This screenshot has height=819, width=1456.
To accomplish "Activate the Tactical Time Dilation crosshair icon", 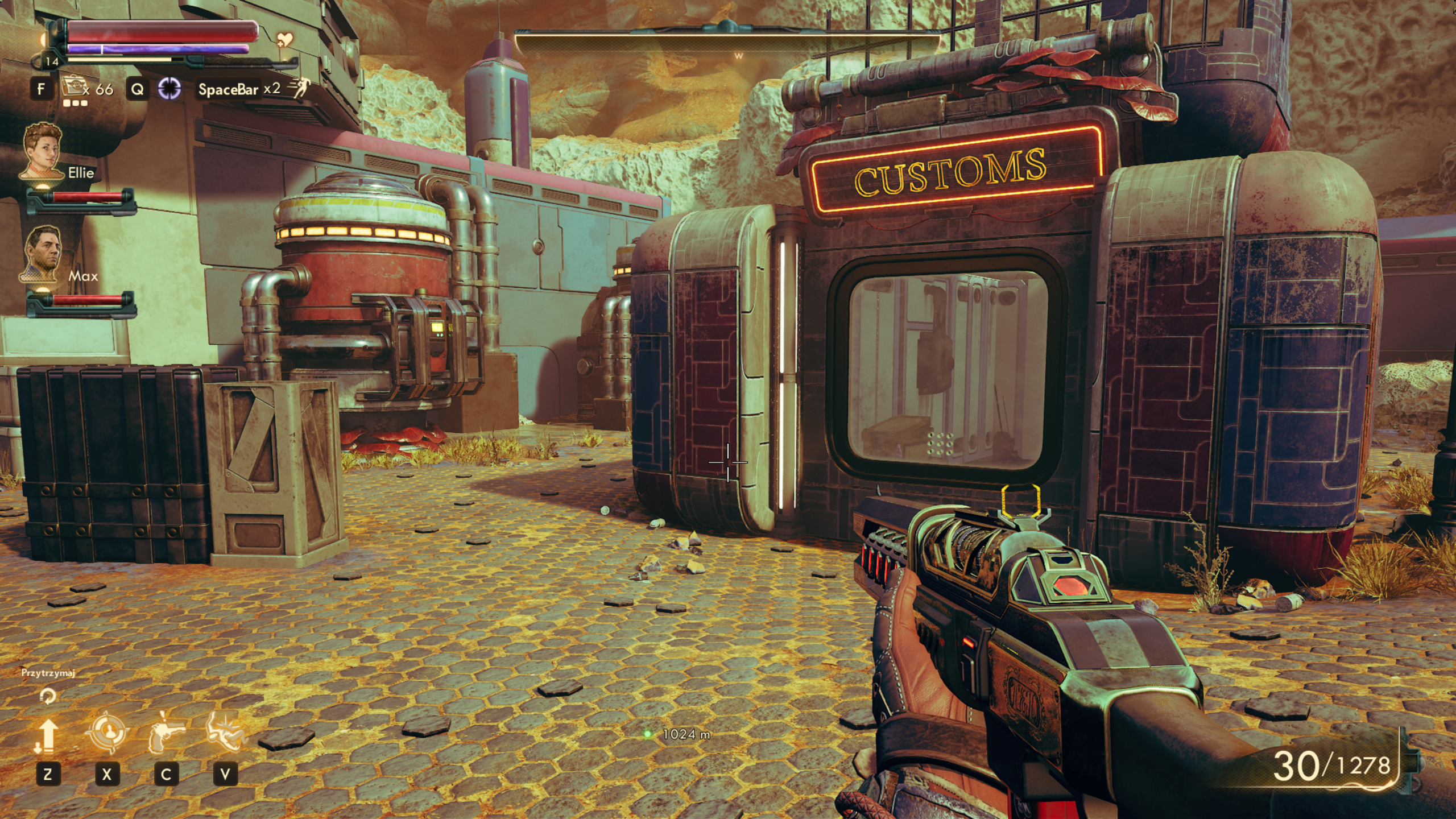I will click(169, 89).
